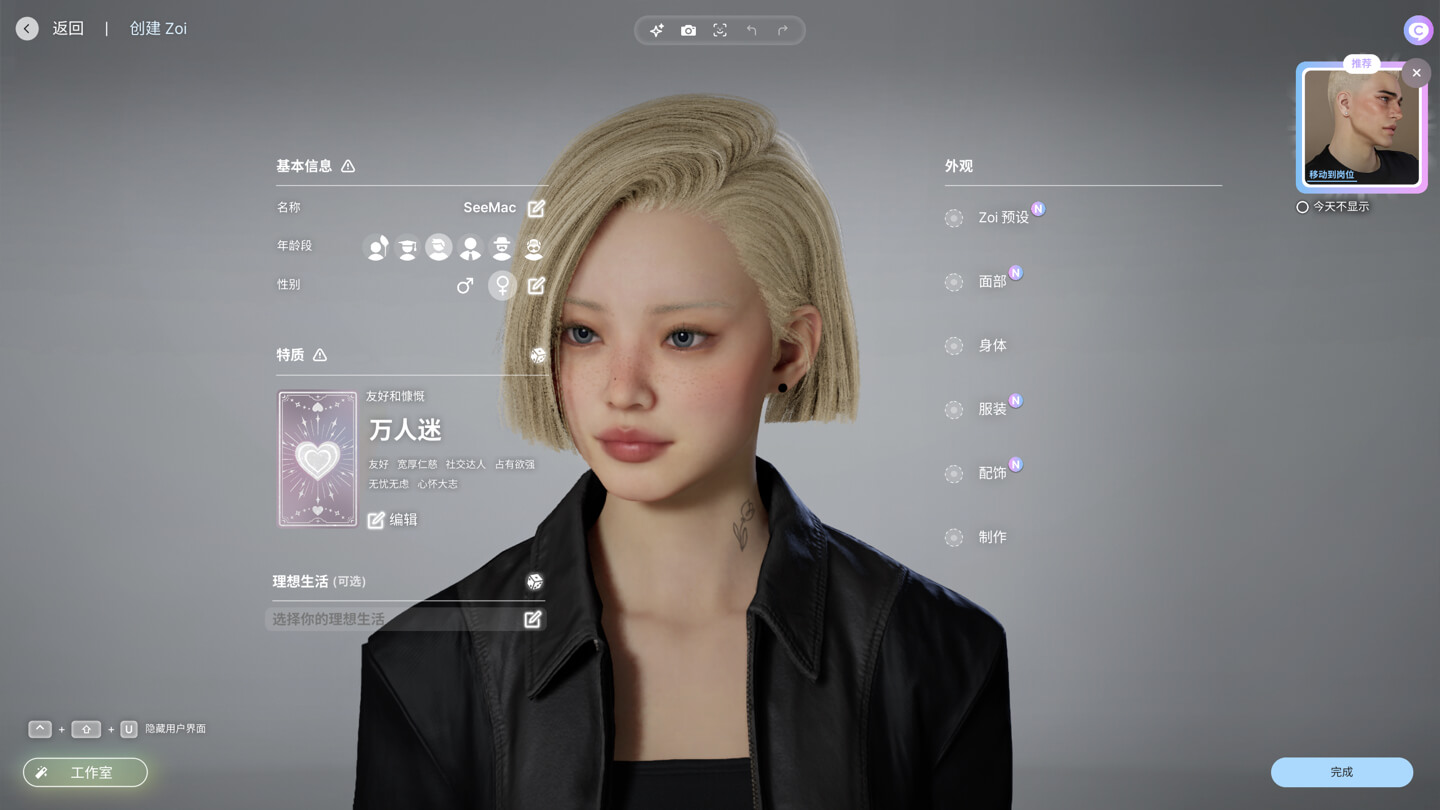Click the dice icon to randomize traits
The width and height of the screenshot is (1440, 810).
537,355
